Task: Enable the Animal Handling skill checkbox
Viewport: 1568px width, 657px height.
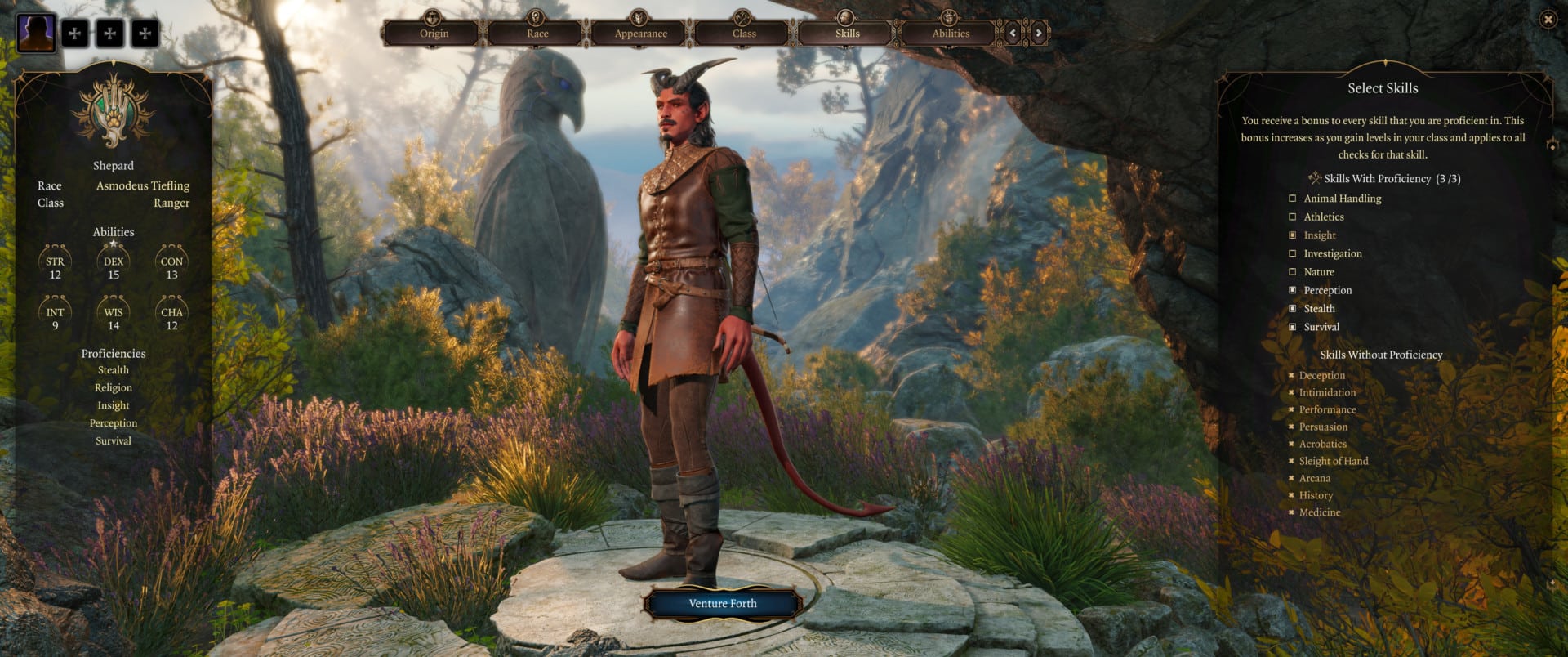Action: 1291,198
